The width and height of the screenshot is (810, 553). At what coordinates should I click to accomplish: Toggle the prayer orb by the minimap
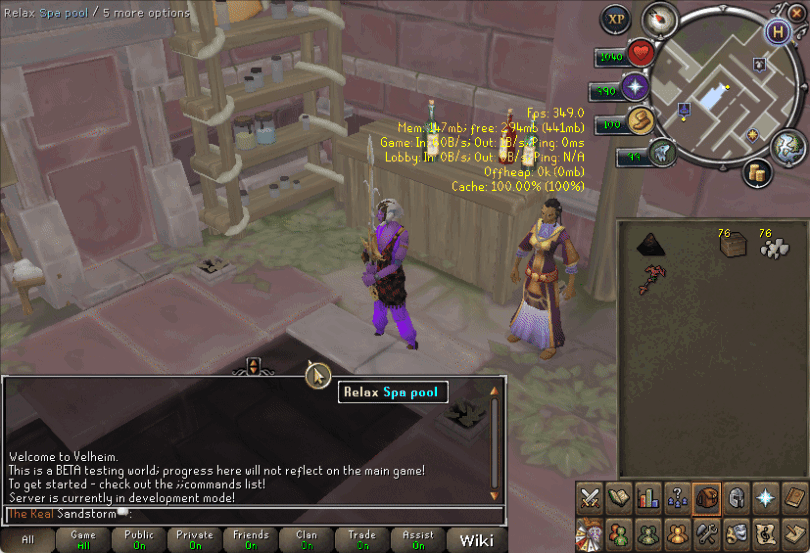[634, 88]
